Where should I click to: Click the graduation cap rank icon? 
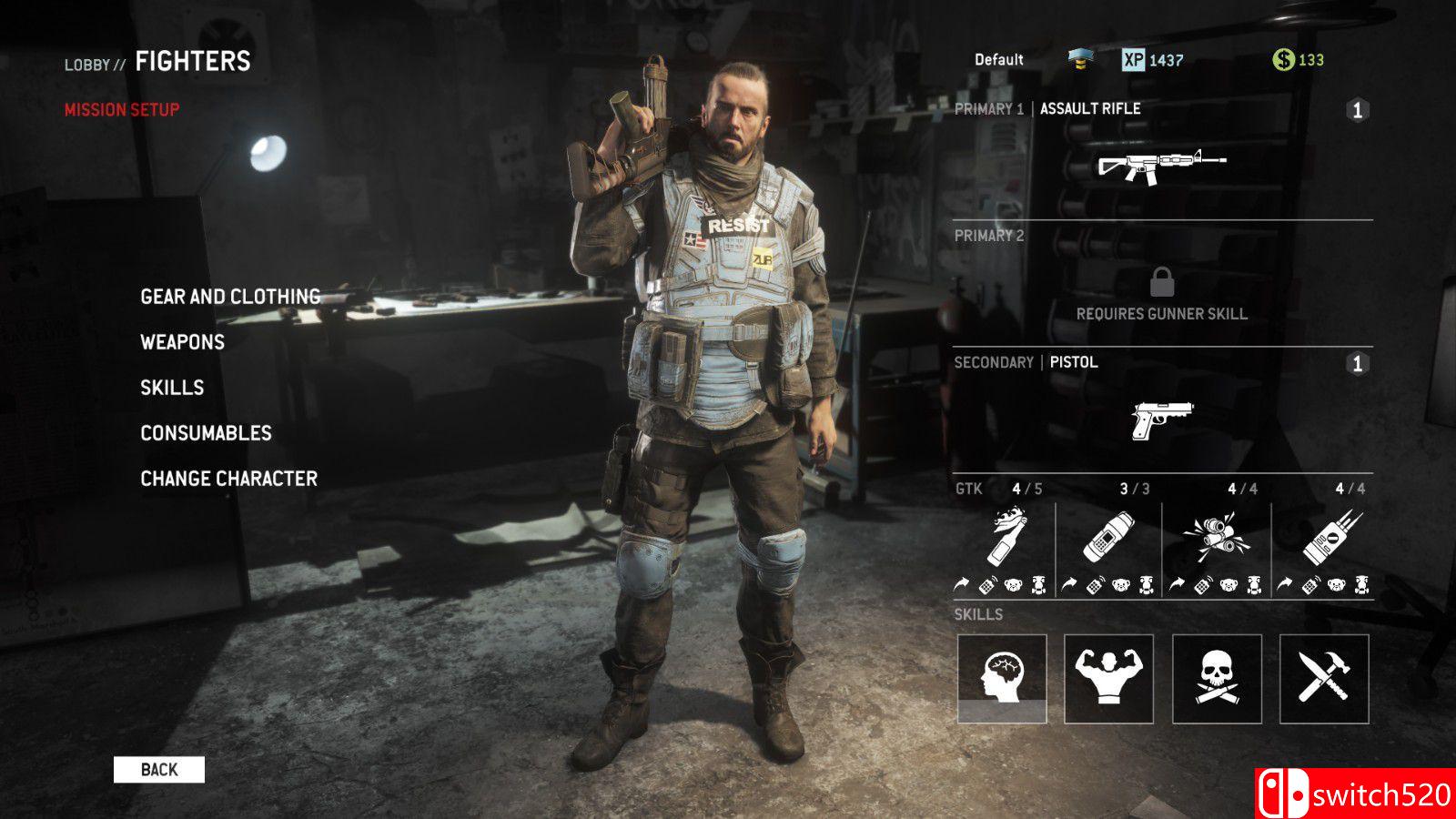[x=1079, y=60]
